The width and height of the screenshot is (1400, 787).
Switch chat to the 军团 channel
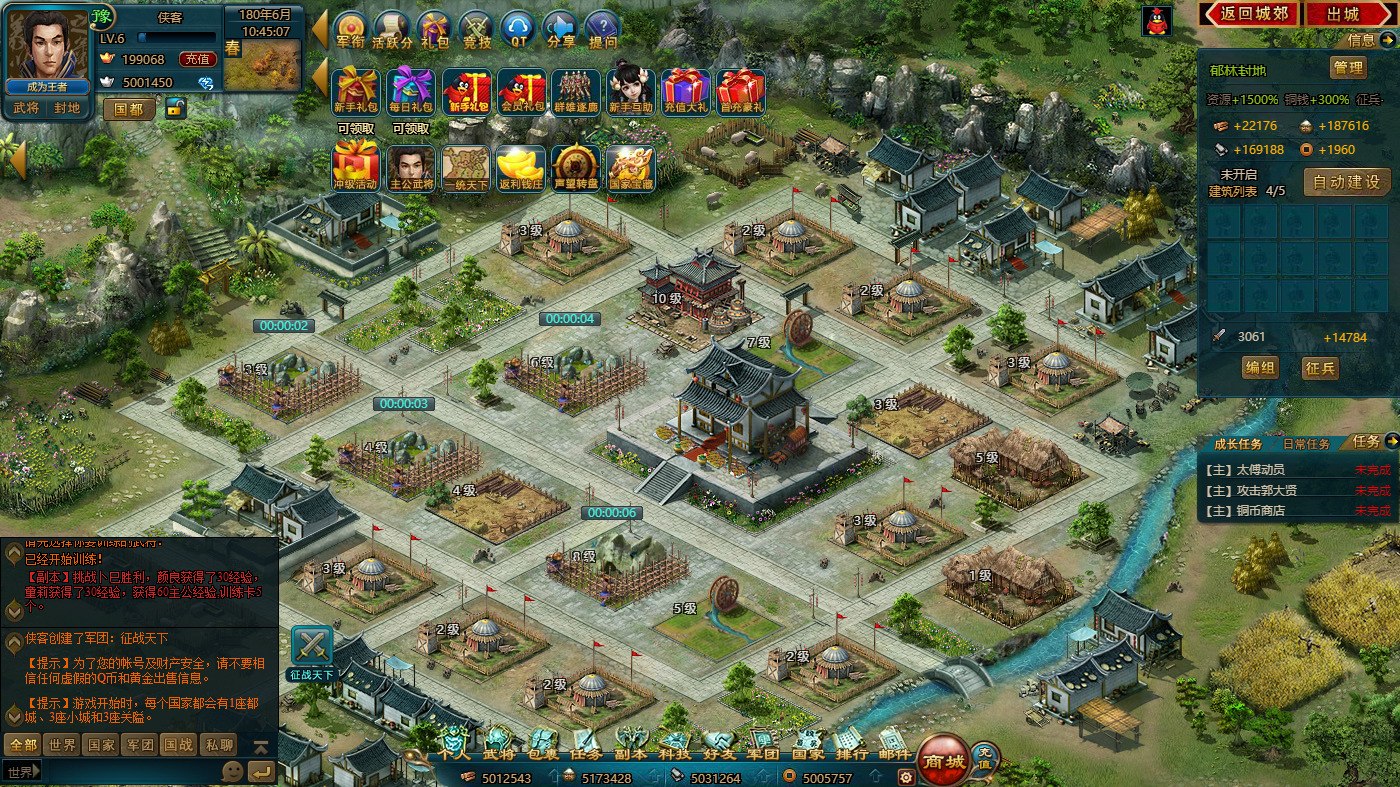click(139, 745)
